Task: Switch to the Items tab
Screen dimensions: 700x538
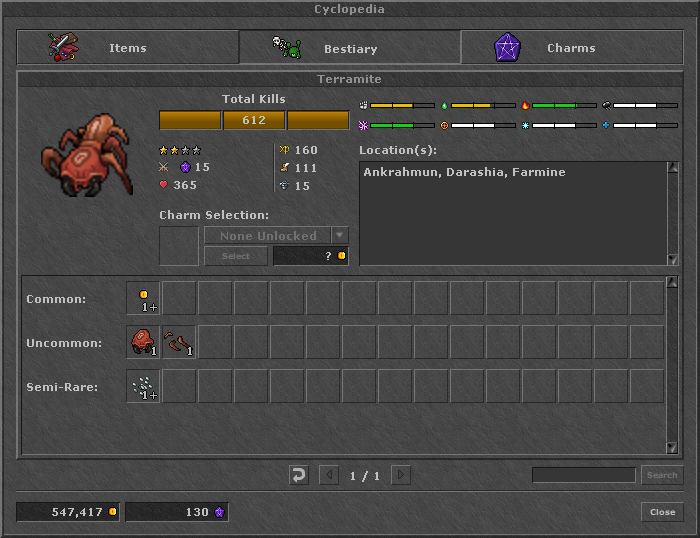Action: click(127, 48)
